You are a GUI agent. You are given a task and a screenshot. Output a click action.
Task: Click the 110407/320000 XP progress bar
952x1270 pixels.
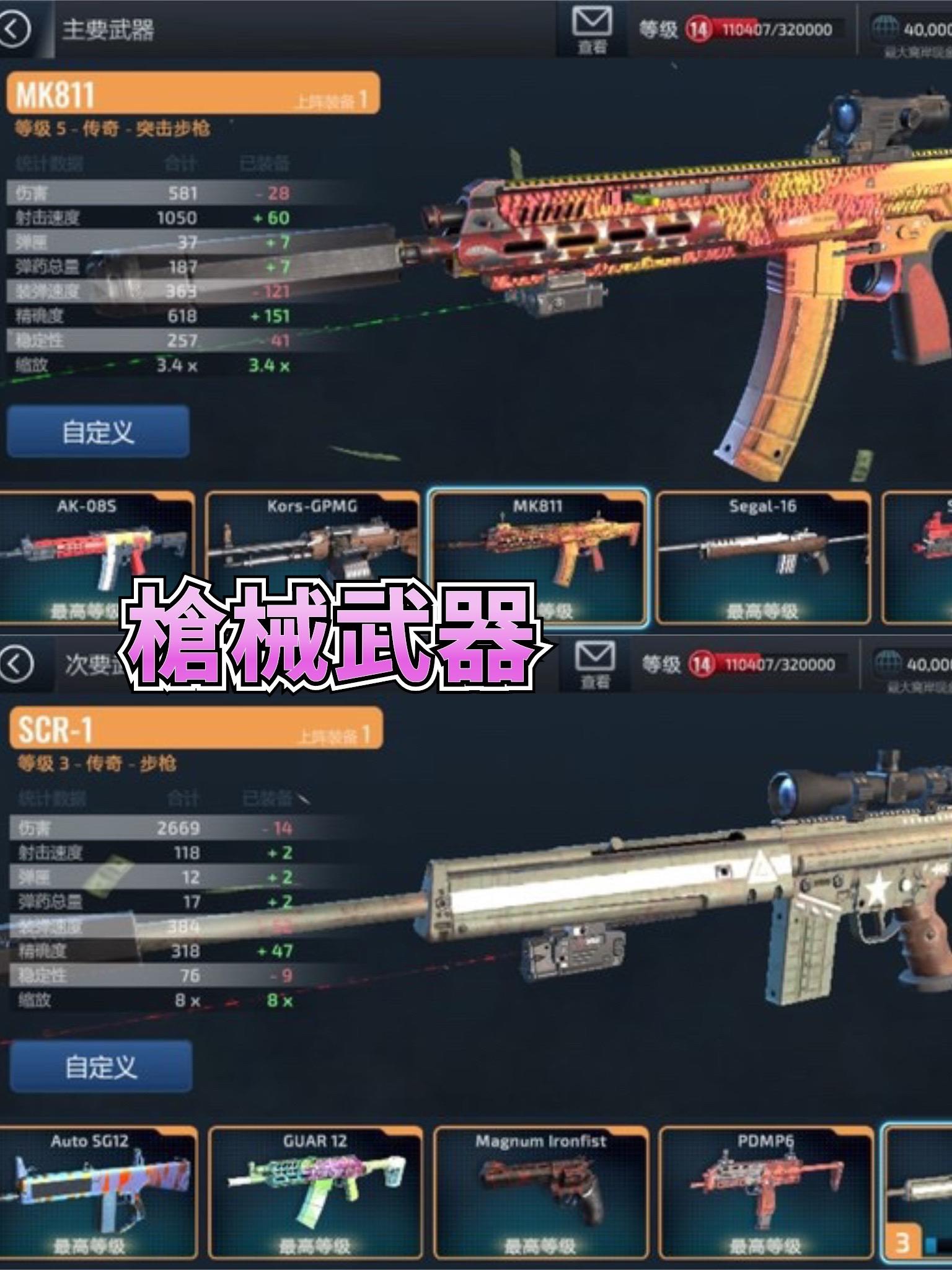point(778,27)
